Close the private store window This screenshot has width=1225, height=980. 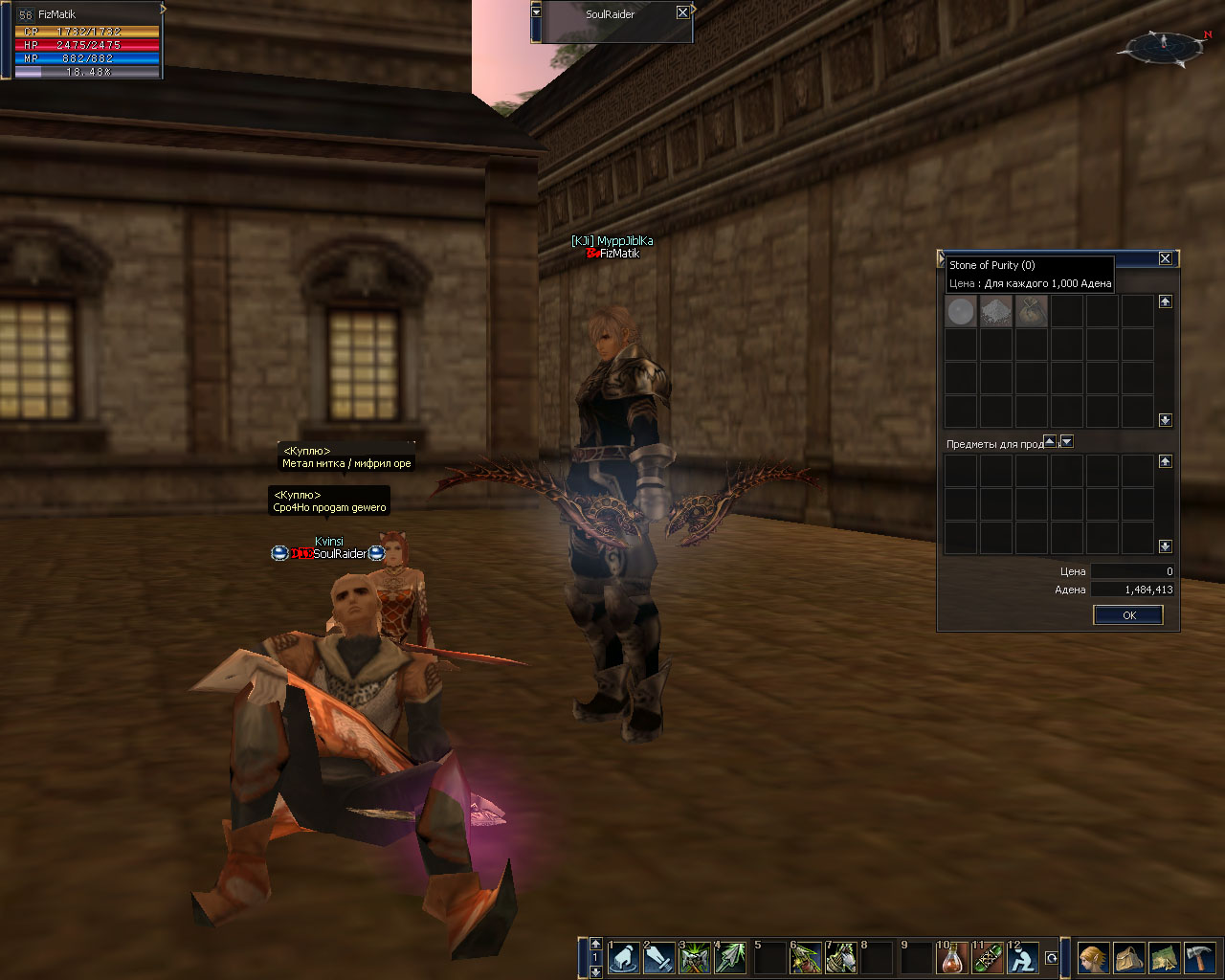(1165, 258)
